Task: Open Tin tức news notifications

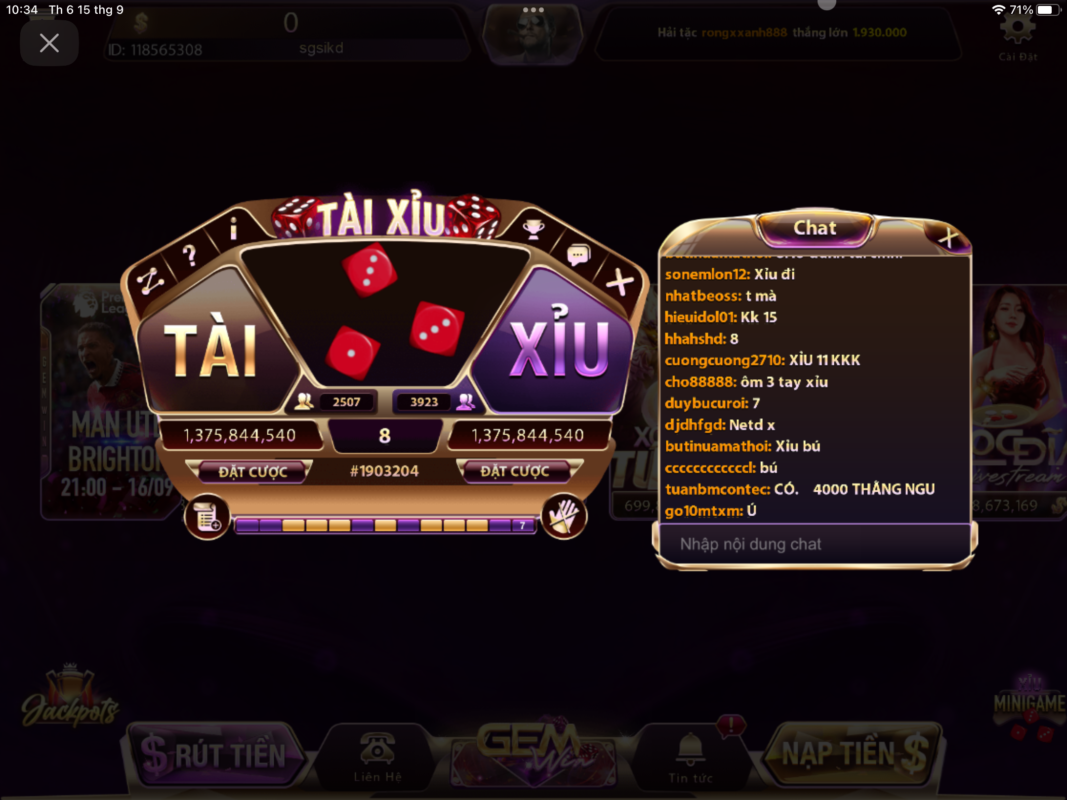Action: 690,756
